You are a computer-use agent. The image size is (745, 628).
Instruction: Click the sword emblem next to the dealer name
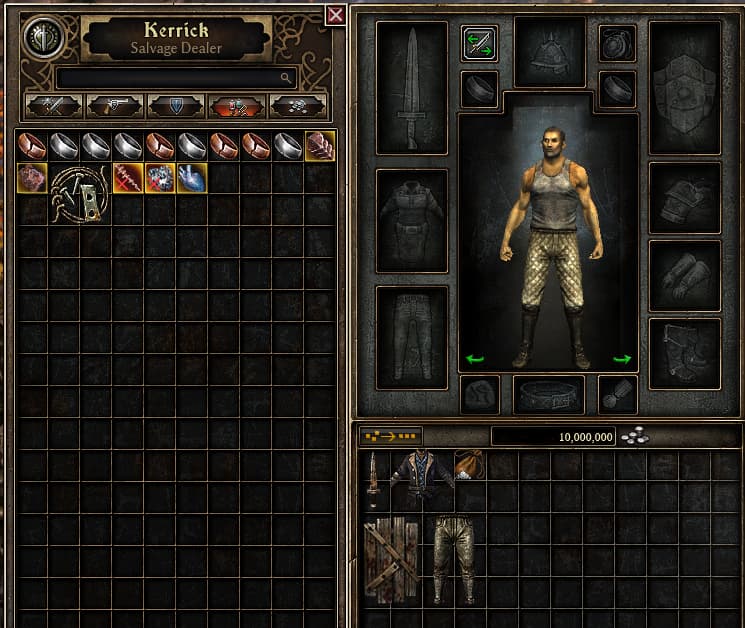43,36
